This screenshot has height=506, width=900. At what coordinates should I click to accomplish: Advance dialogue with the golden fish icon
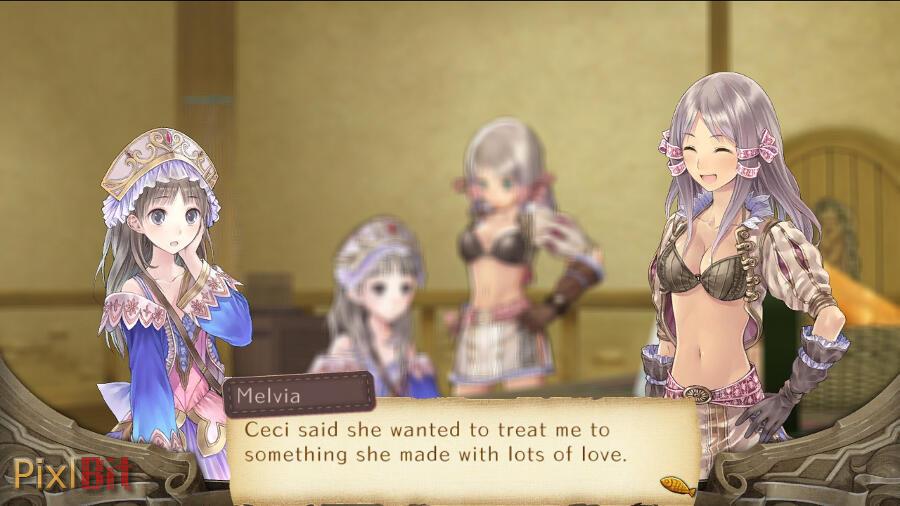[x=677, y=485]
